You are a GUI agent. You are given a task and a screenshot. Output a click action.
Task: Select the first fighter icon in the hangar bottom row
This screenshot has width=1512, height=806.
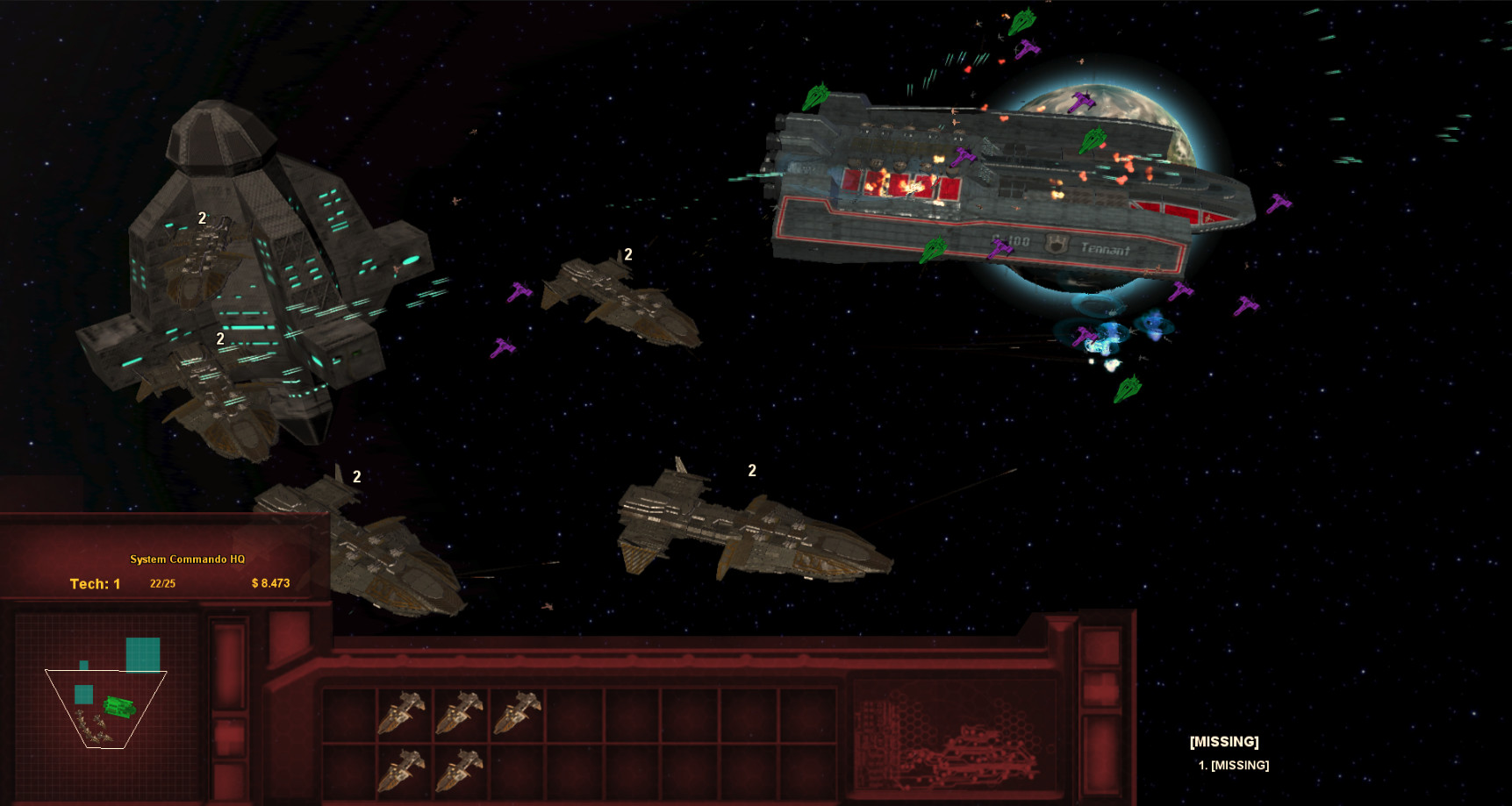tap(404, 772)
